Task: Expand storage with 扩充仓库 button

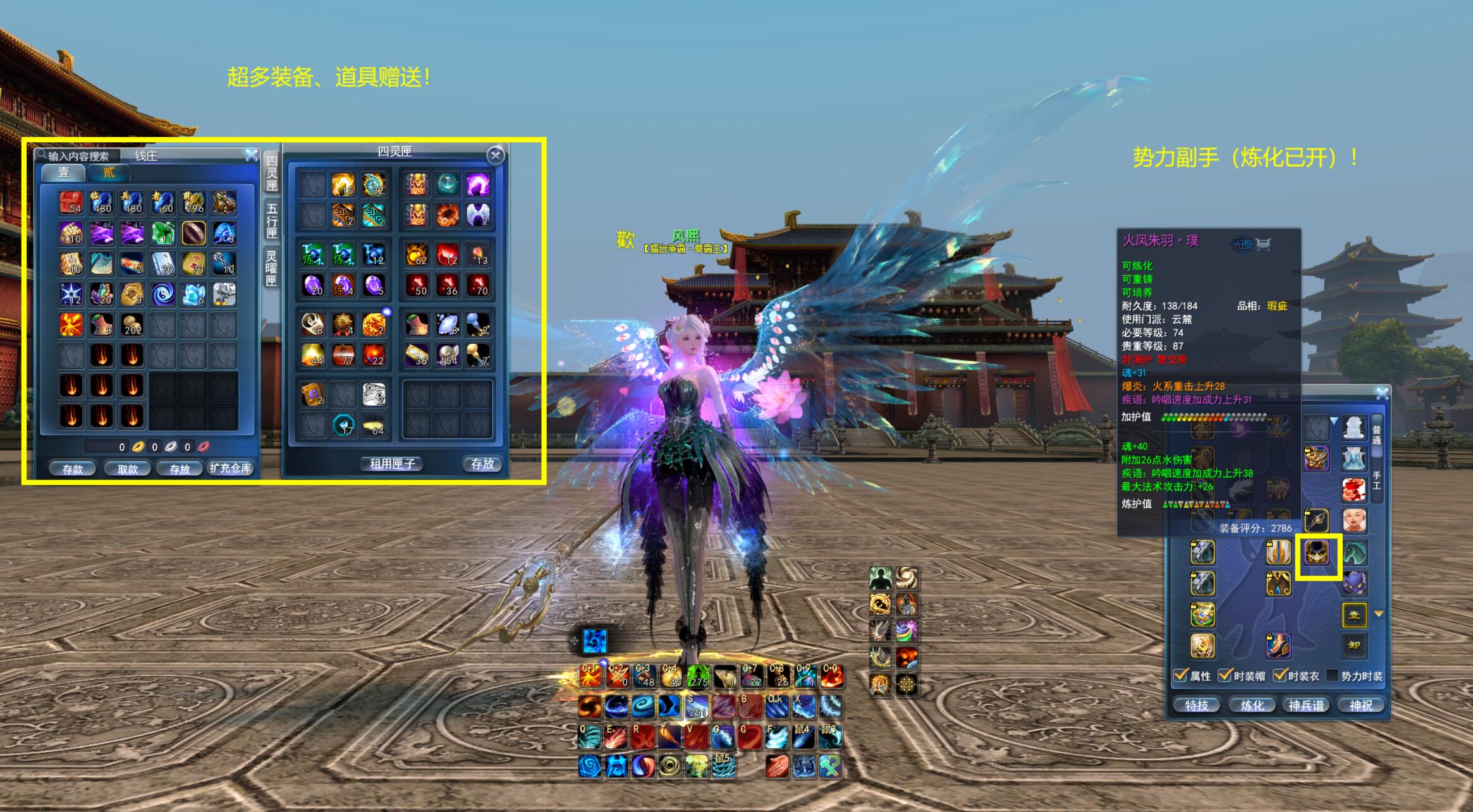Action: pyautogui.click(x=230, y=468)
